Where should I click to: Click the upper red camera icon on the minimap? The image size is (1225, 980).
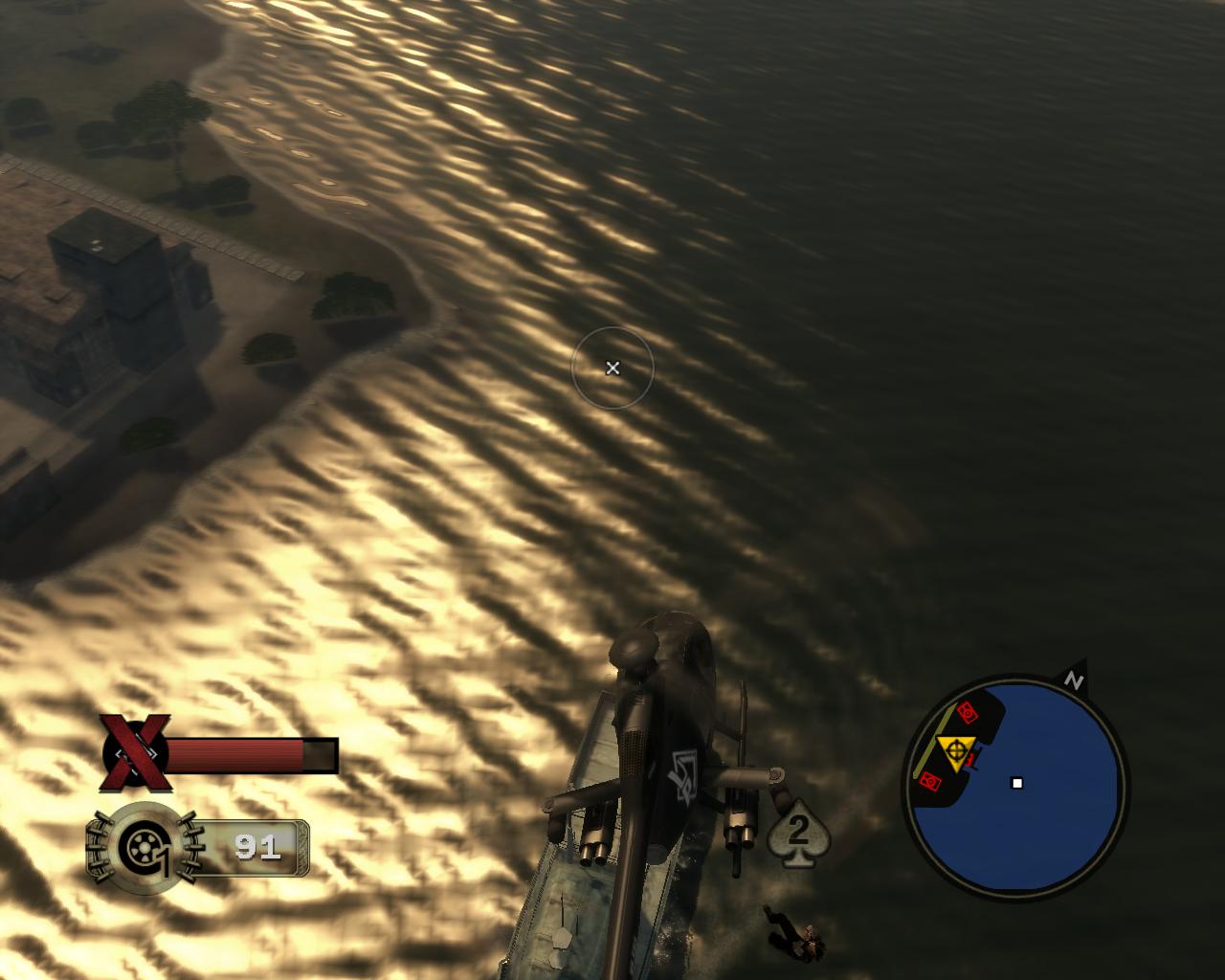point(968,712)
